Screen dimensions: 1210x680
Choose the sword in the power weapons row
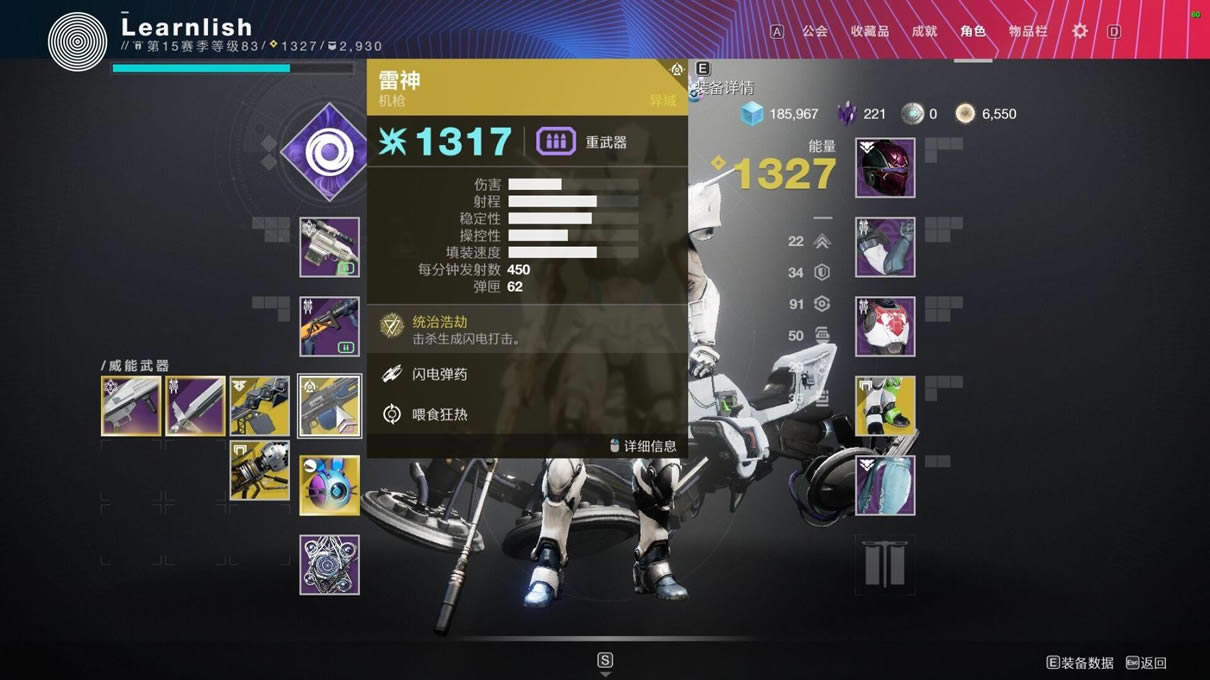coord(195,406)
